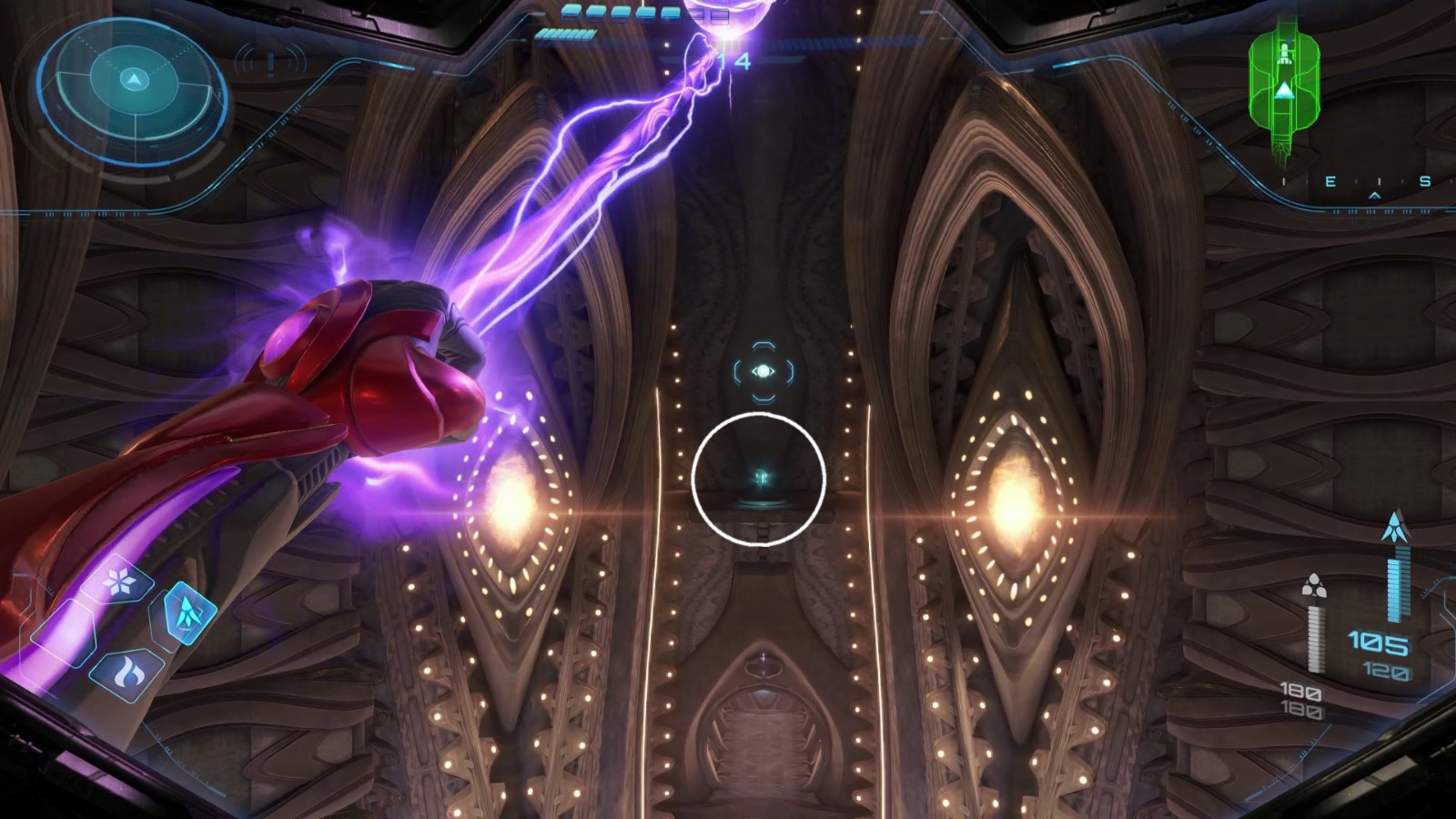Image resolution: width=1456 pixels, height=819 pixels.
Task: Click the astronaut marker inside the green ship hologram
Action: (x=1284, y=50)
